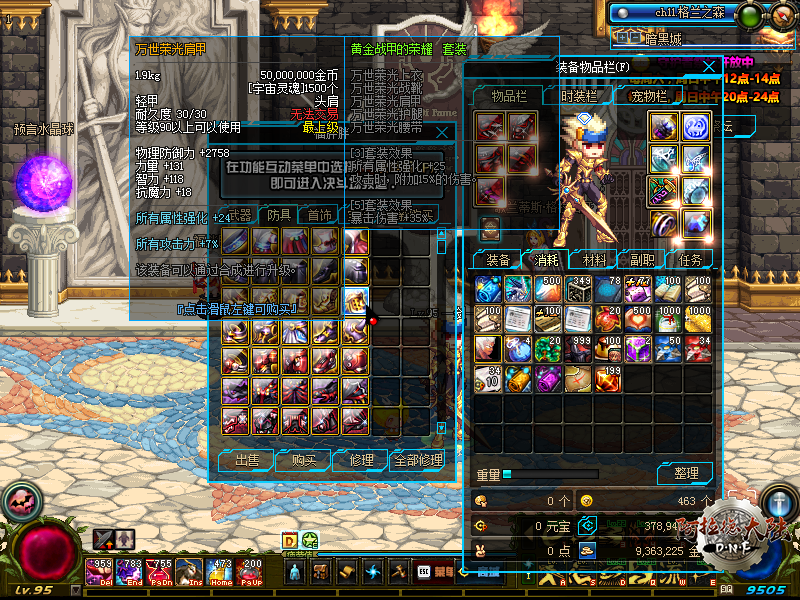Select the 防具 armor shop tab
The image size is (800, 600).
pos(280,215)
